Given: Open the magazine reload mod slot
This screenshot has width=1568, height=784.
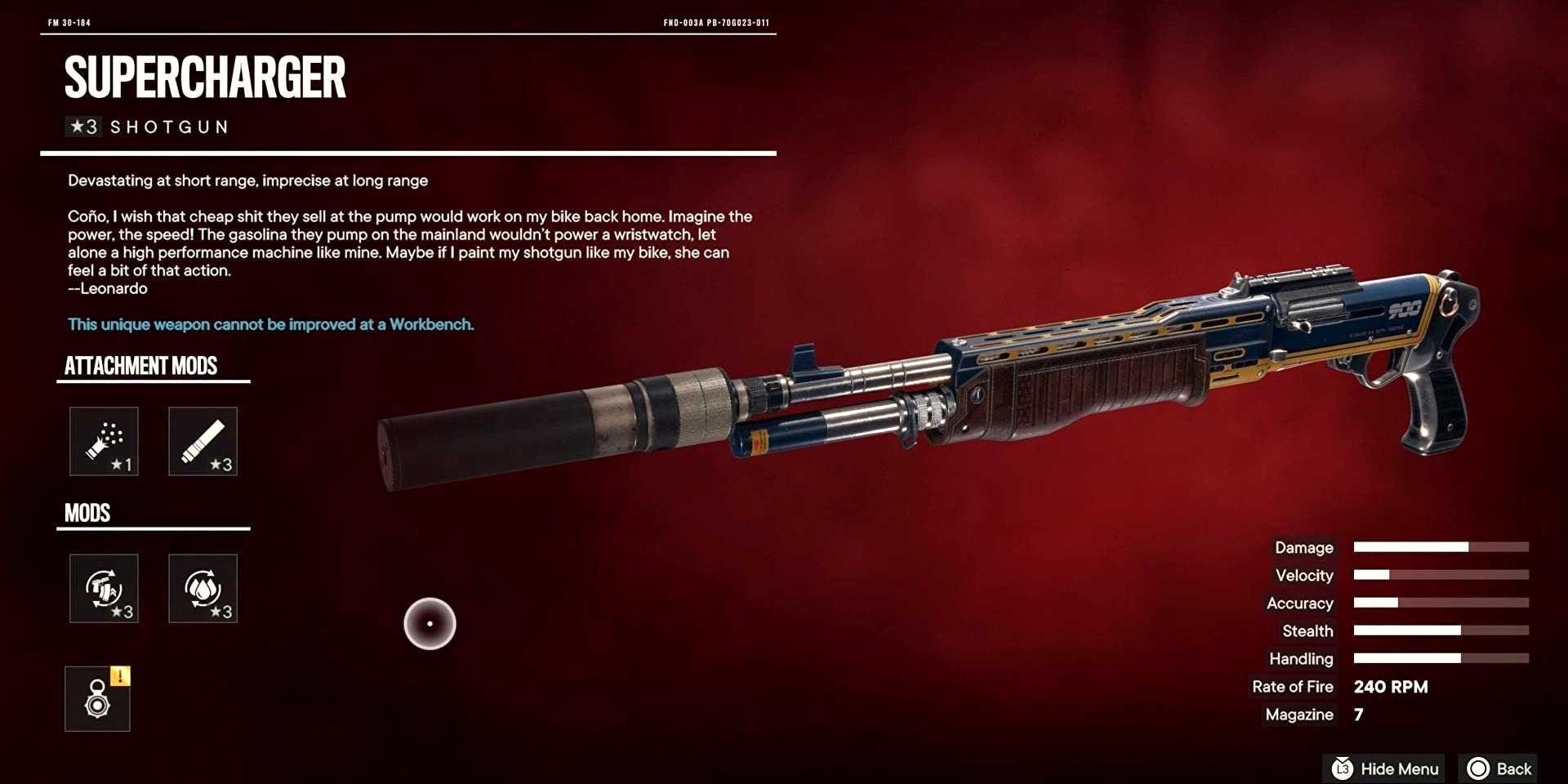Looking at the screenshot, I should pyautogui.click(x=104, y=588).
